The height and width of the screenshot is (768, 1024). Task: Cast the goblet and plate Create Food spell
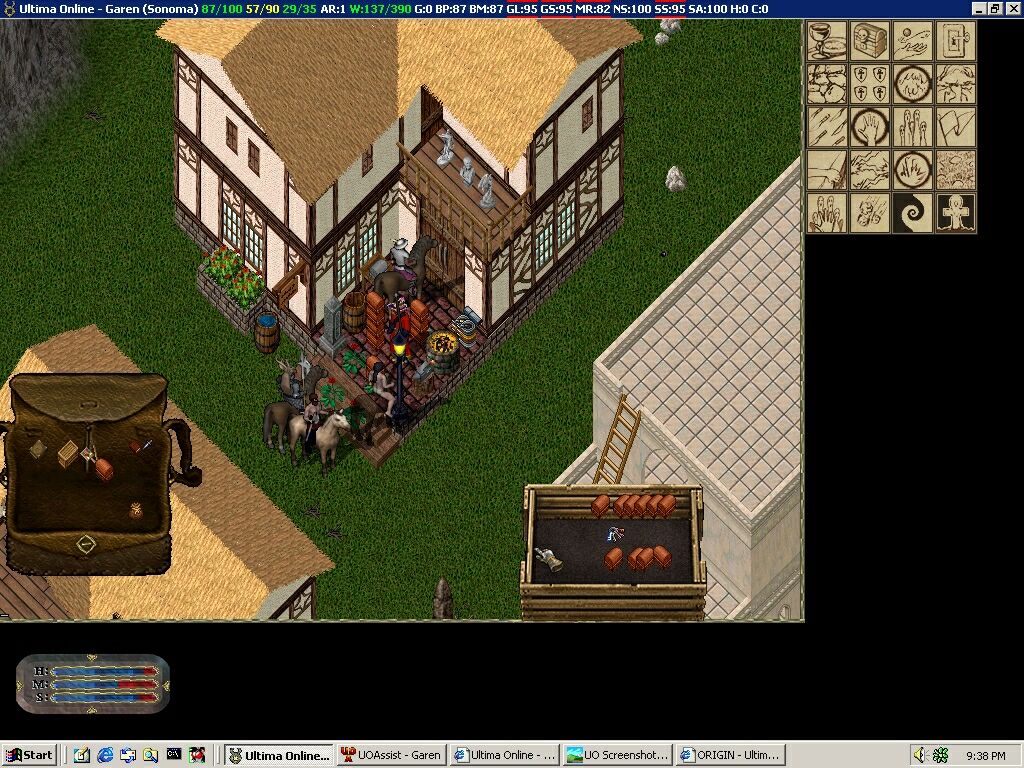point(827,42)
